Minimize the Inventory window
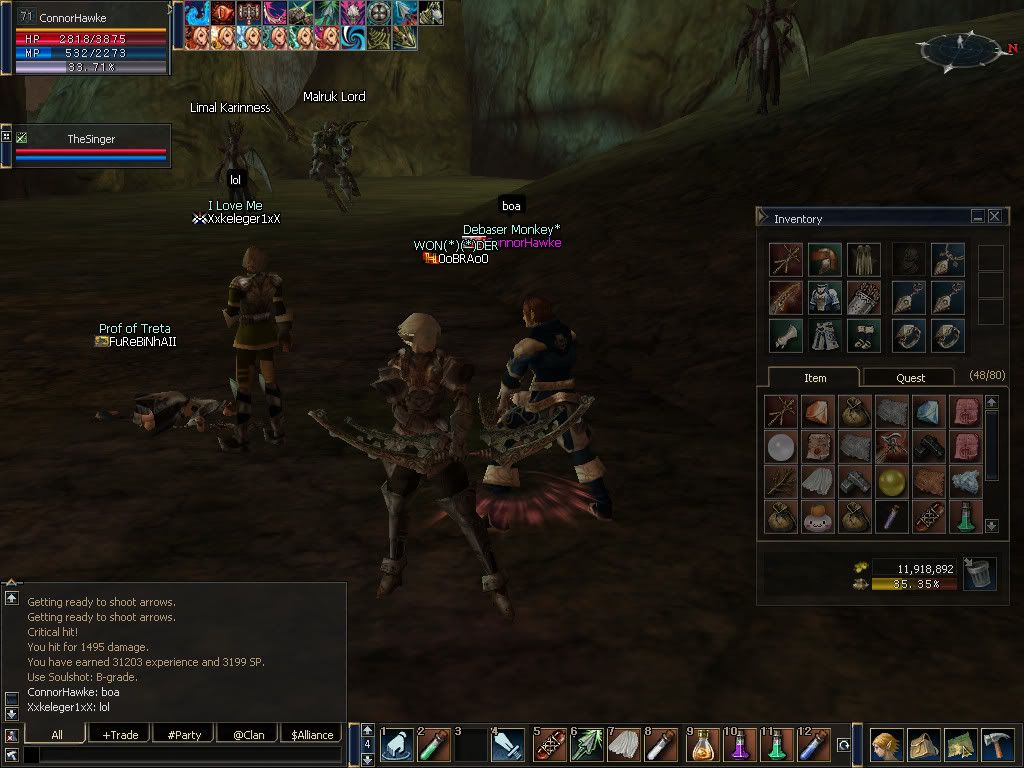The image size is (1024, 768). (x=977, y=216)
